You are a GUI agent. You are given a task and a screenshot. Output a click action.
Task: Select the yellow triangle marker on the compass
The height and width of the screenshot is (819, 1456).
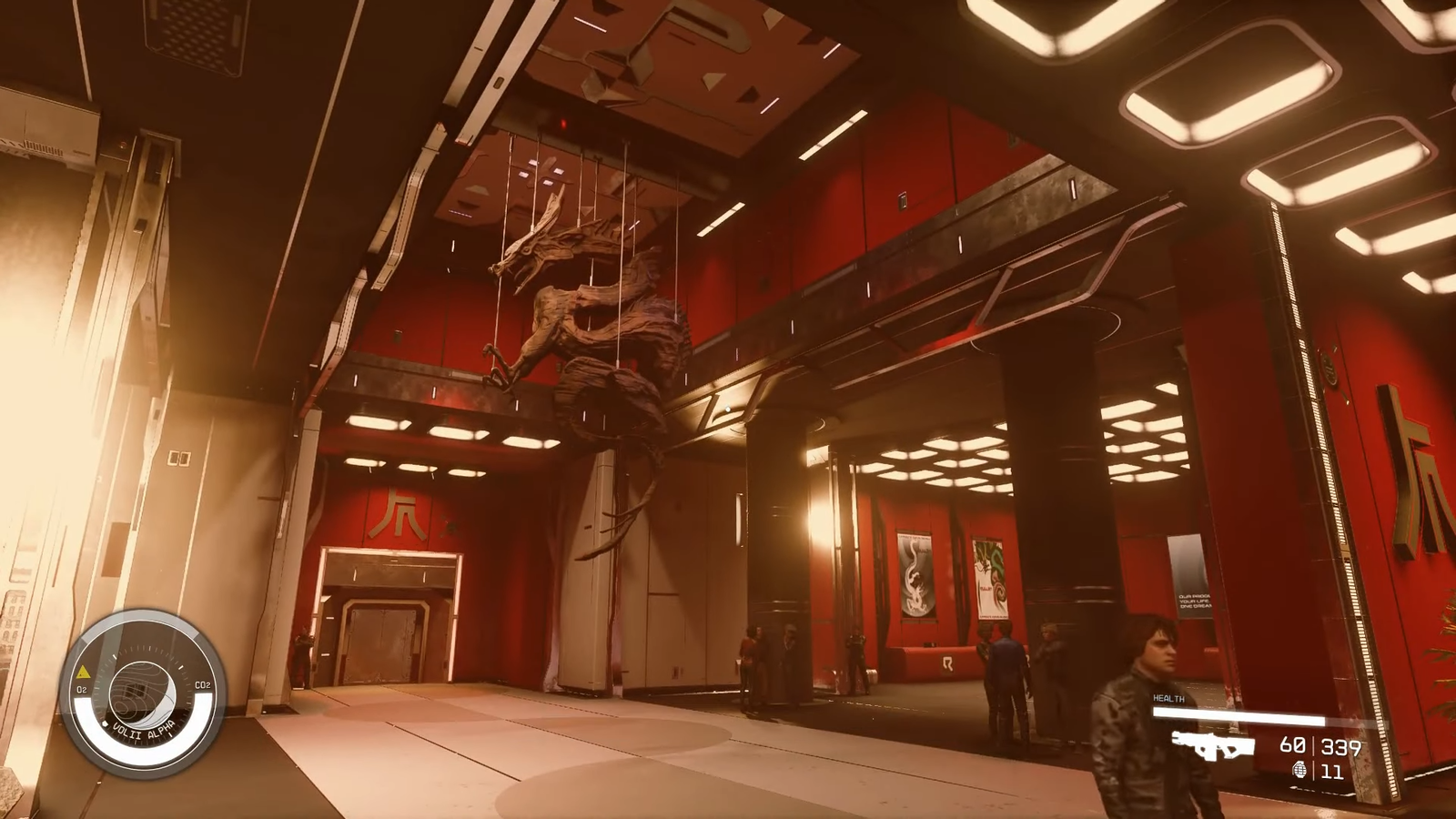point(83,672)
